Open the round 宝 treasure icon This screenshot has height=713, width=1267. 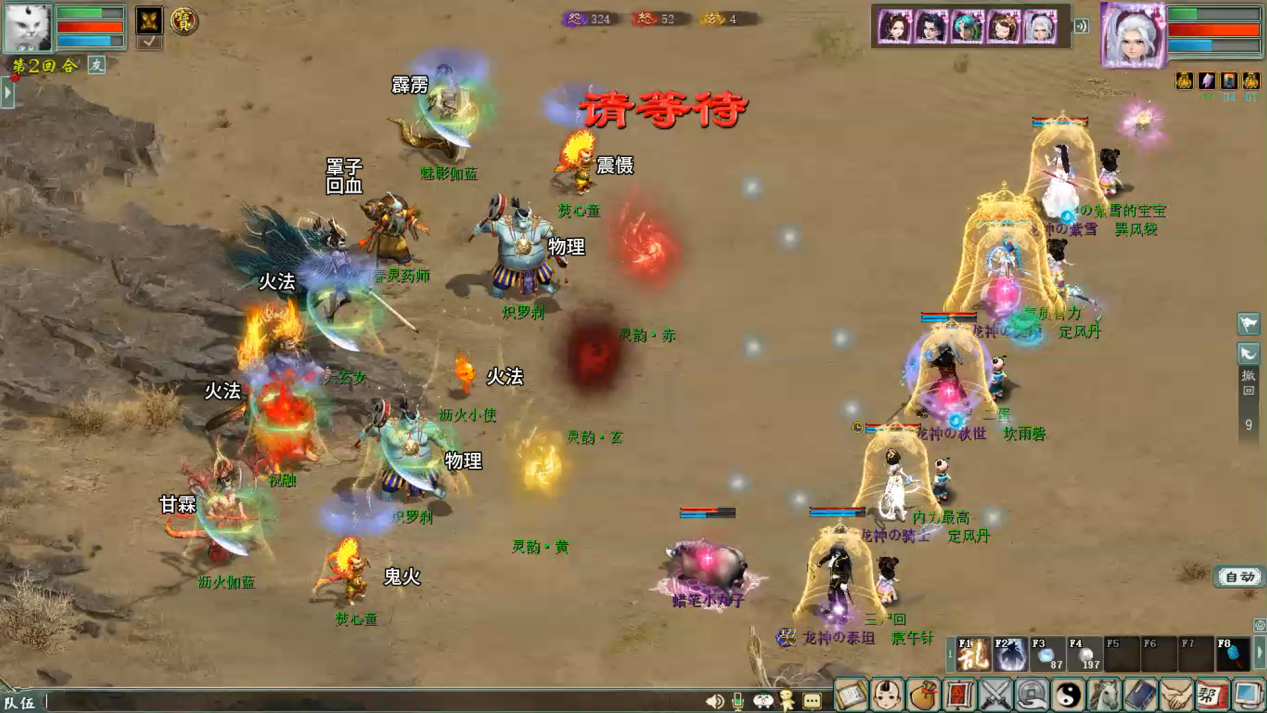point(184,20)
